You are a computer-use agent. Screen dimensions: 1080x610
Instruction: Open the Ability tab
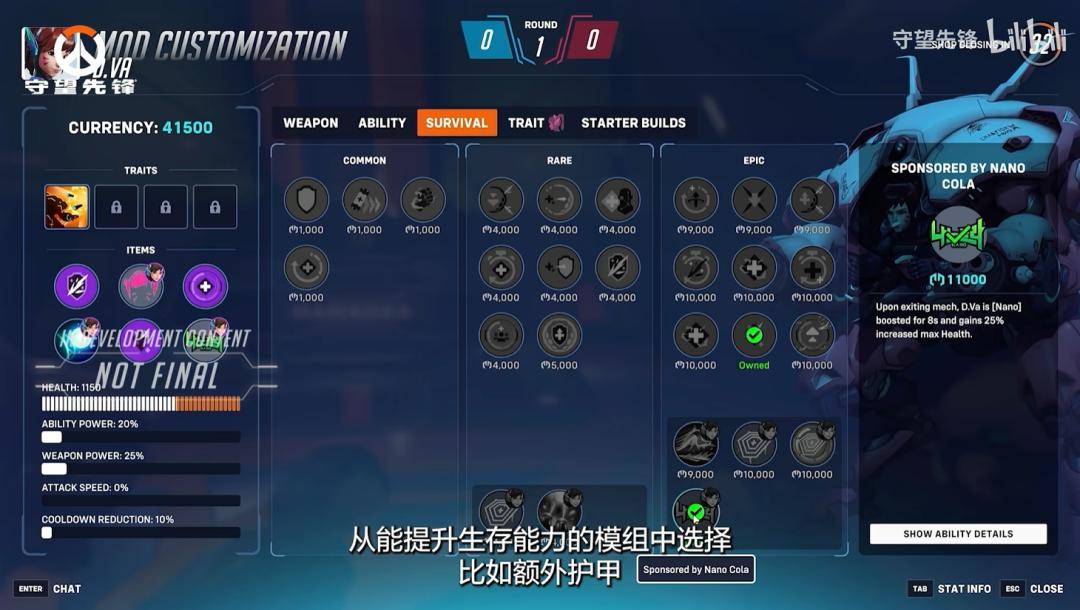coord(382,123)
